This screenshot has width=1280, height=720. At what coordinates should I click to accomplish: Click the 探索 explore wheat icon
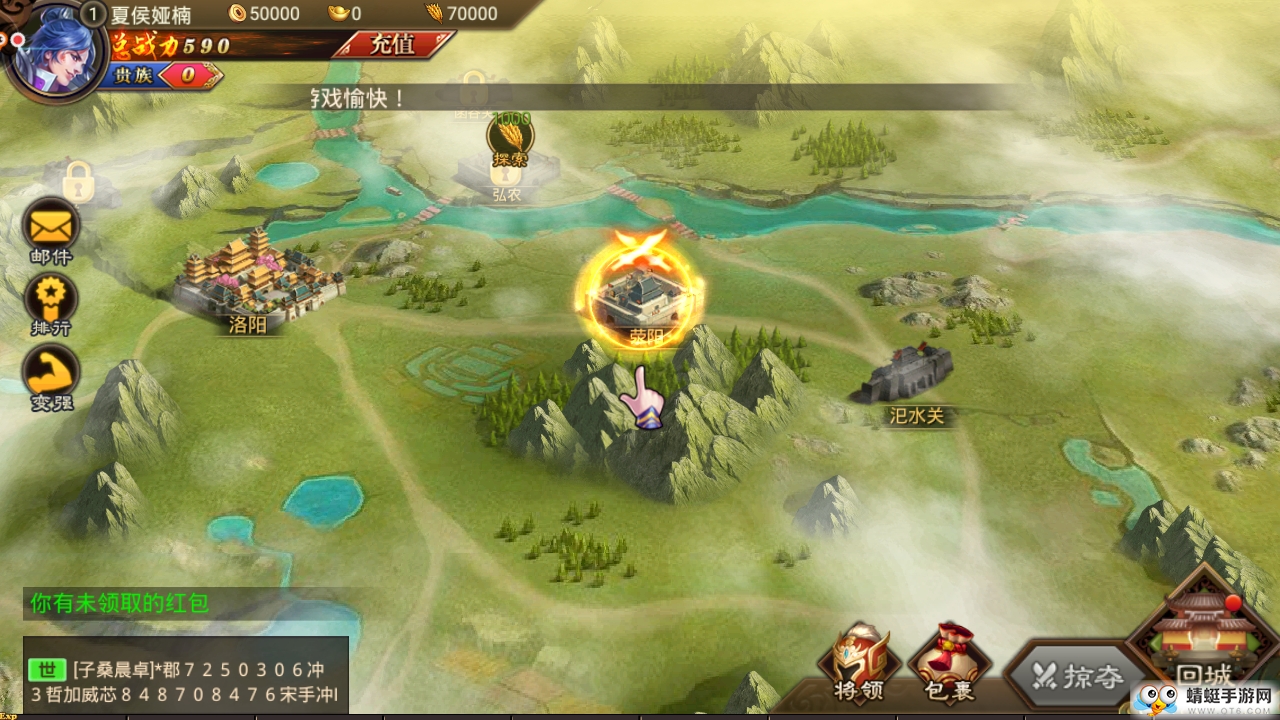click(x=510, y=139)
